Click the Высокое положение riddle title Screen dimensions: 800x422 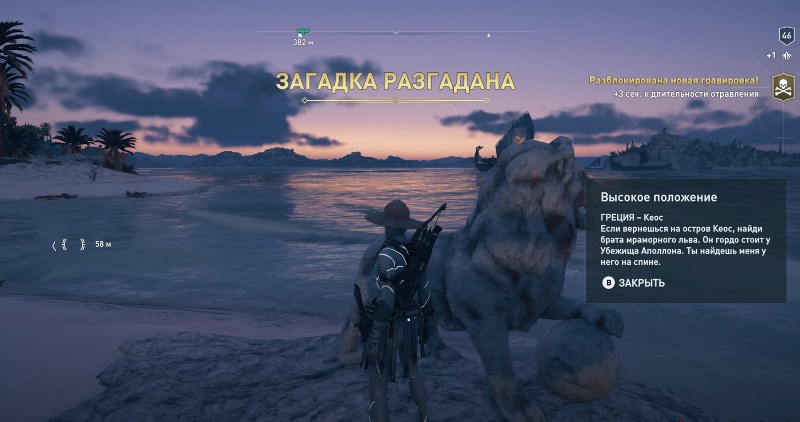coord(645,197)
